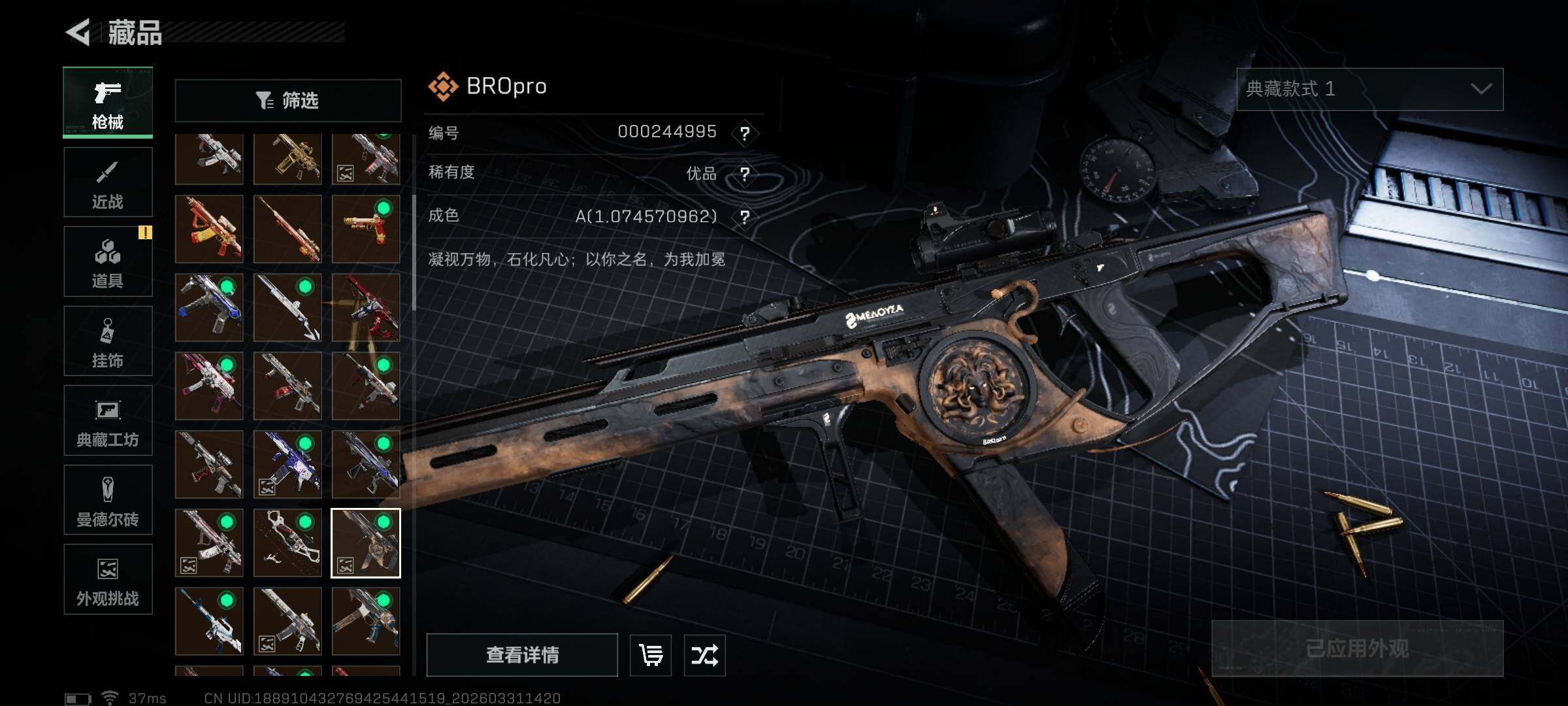The width and height of the screenshot is (1568, 706).
Task: Open the shopping cart list icon
Action: [651, 654]
